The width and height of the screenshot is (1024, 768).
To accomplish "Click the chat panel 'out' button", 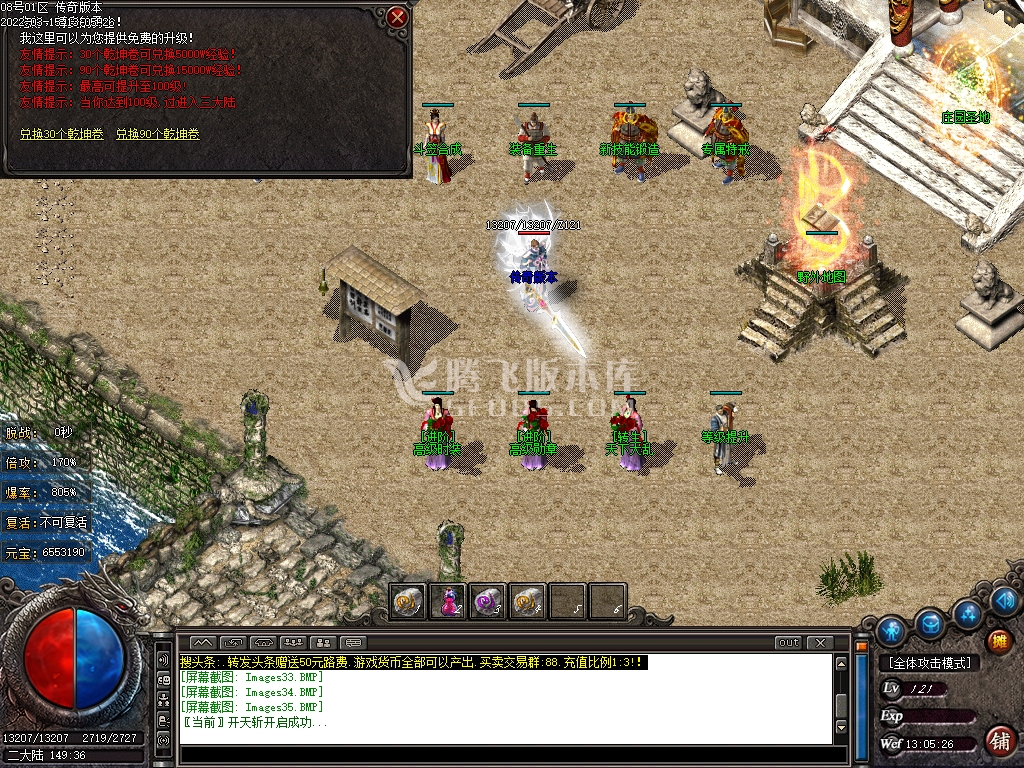I will (789, 642).
